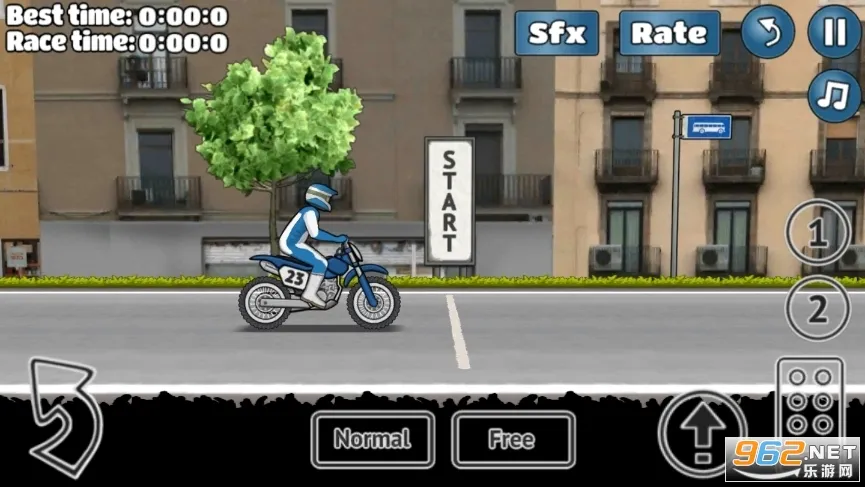The height and width of the screenshot is (487, 865).
Task: Select the circled number 1 button
Action: coord(816,236)
